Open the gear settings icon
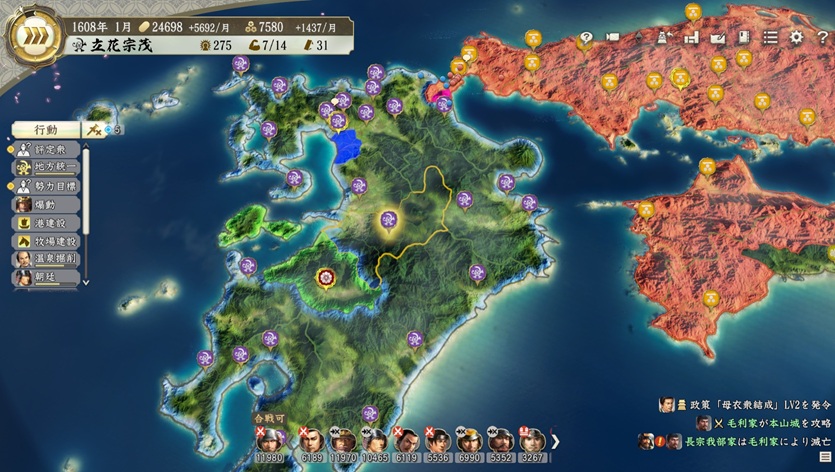 (796, 37)
